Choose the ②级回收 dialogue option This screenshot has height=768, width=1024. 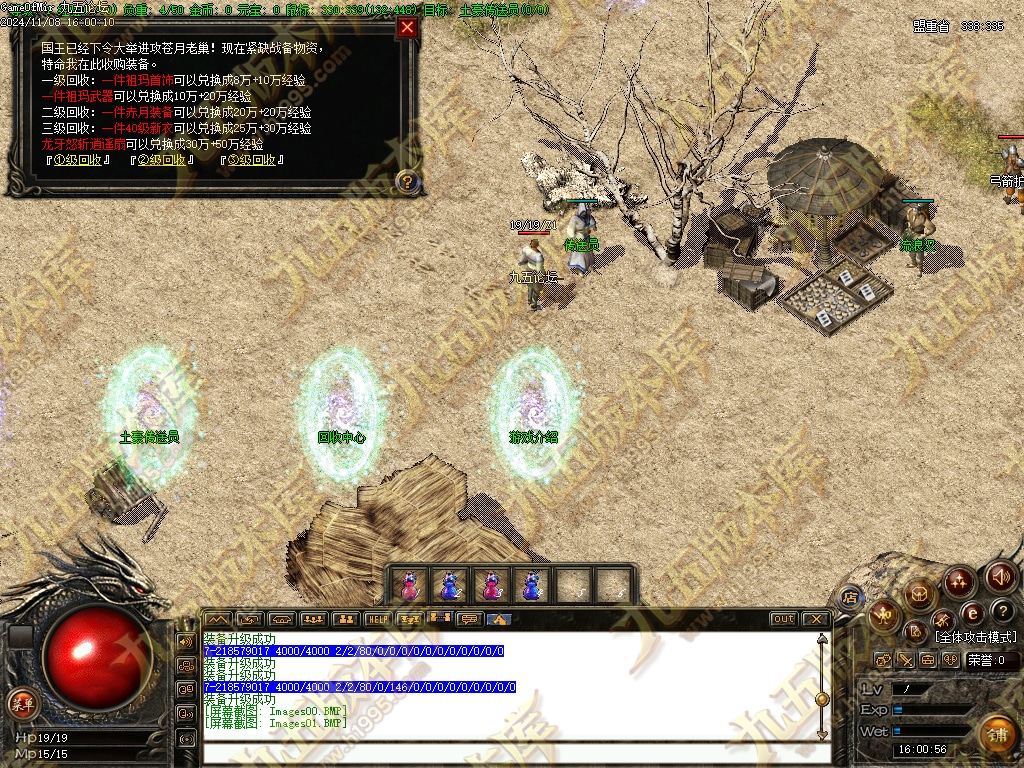[161, 160]
